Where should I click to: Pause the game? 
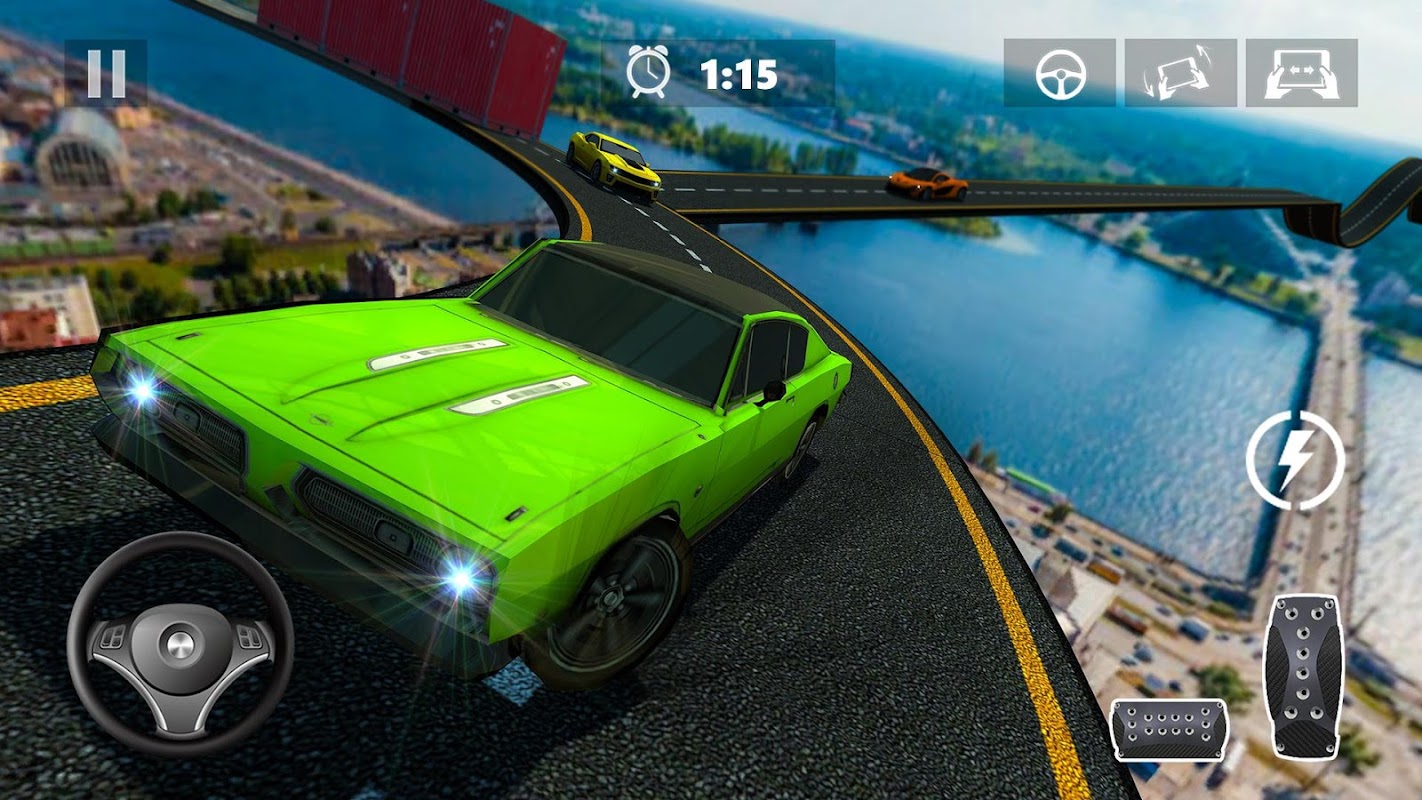[x=106, y=73]
